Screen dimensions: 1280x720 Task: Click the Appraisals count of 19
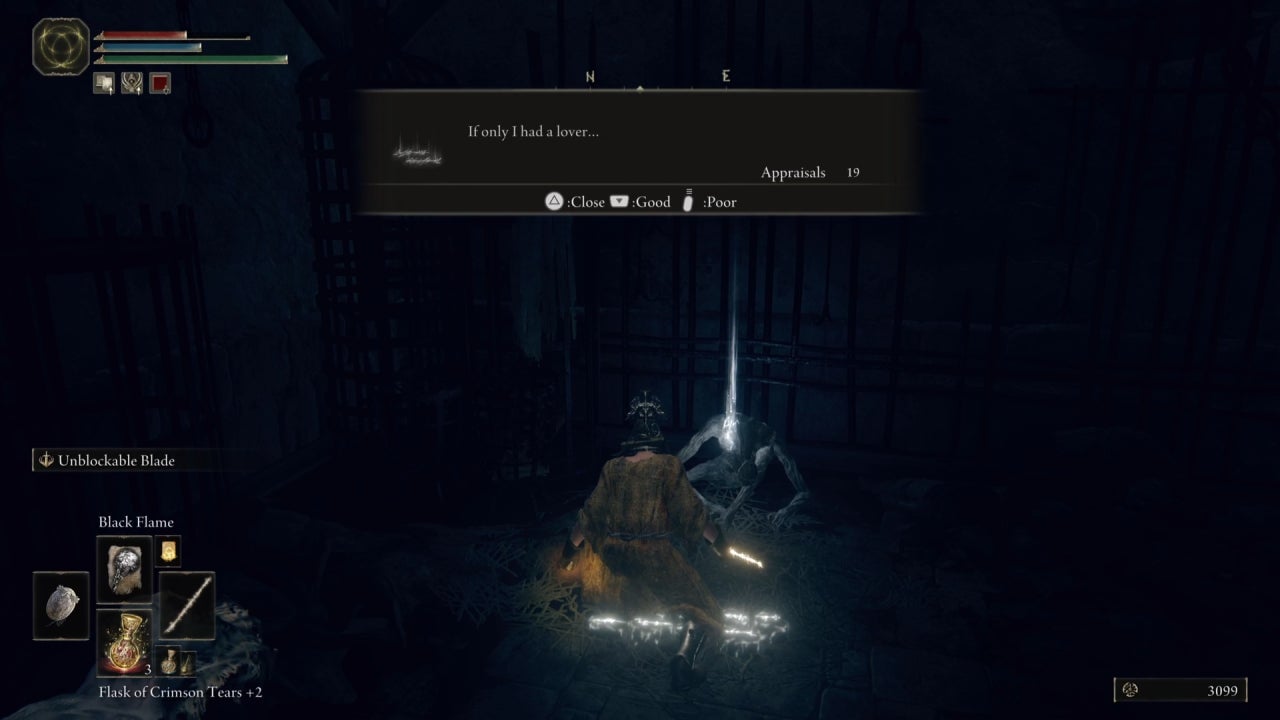click(854, 172)
